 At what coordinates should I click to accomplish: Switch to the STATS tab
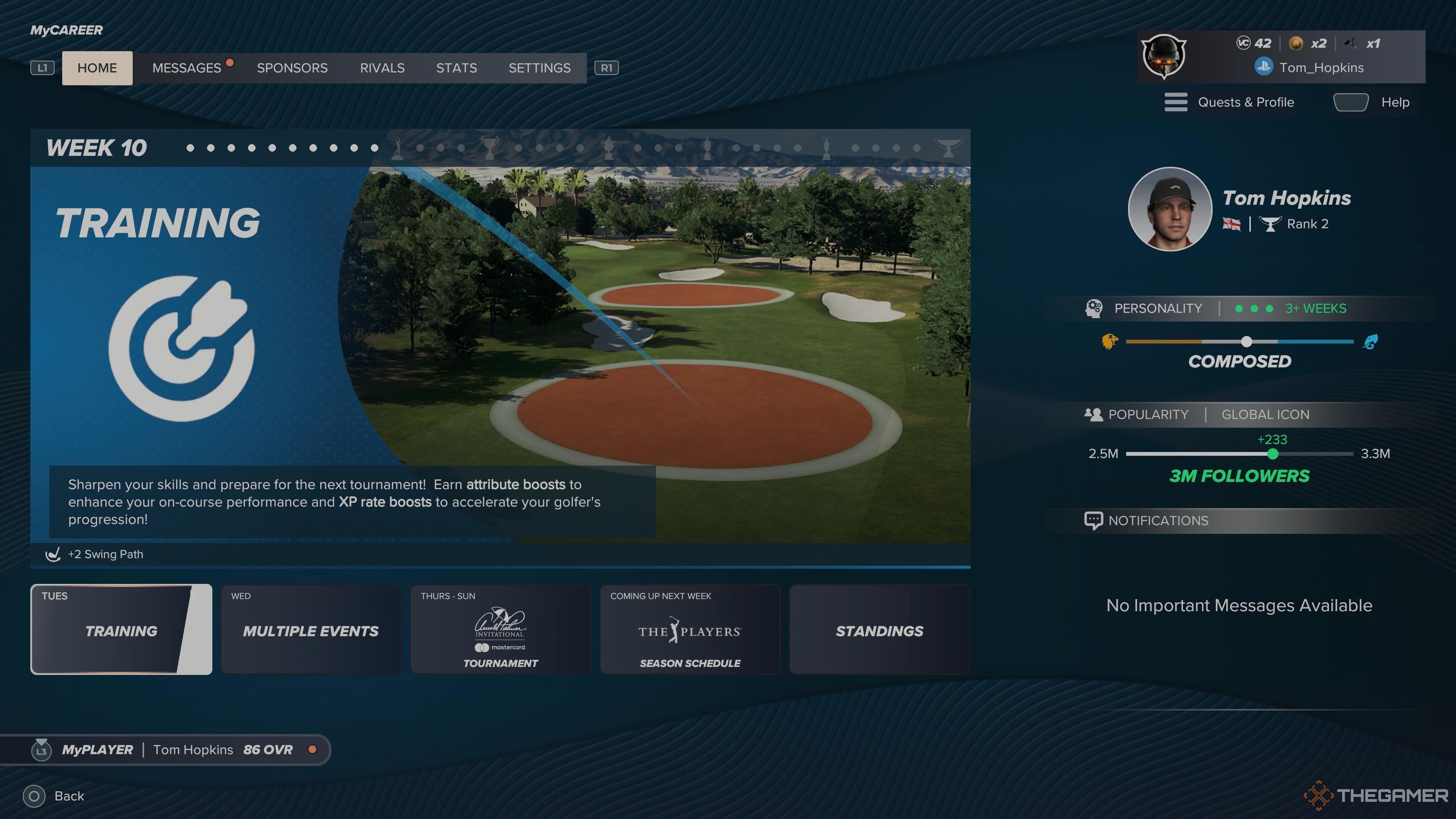pyautogui.click(x=456, y=68)
